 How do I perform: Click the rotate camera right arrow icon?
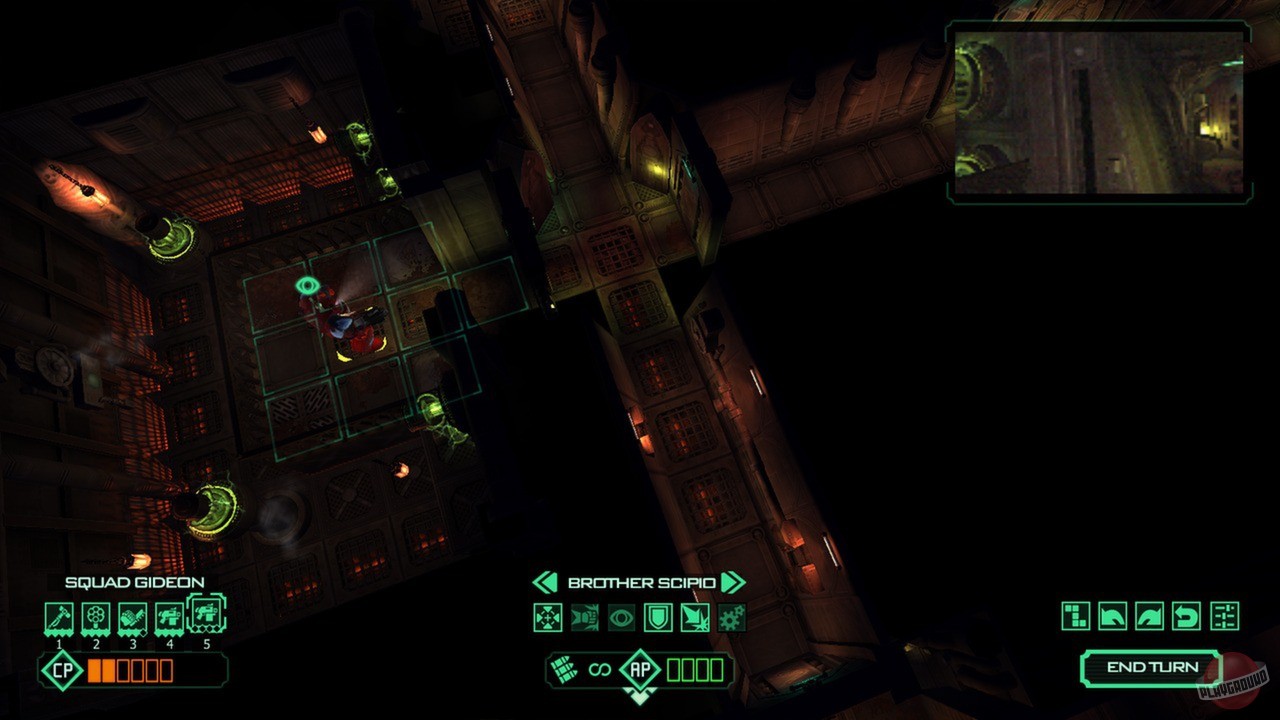[x=1148, y=616]
